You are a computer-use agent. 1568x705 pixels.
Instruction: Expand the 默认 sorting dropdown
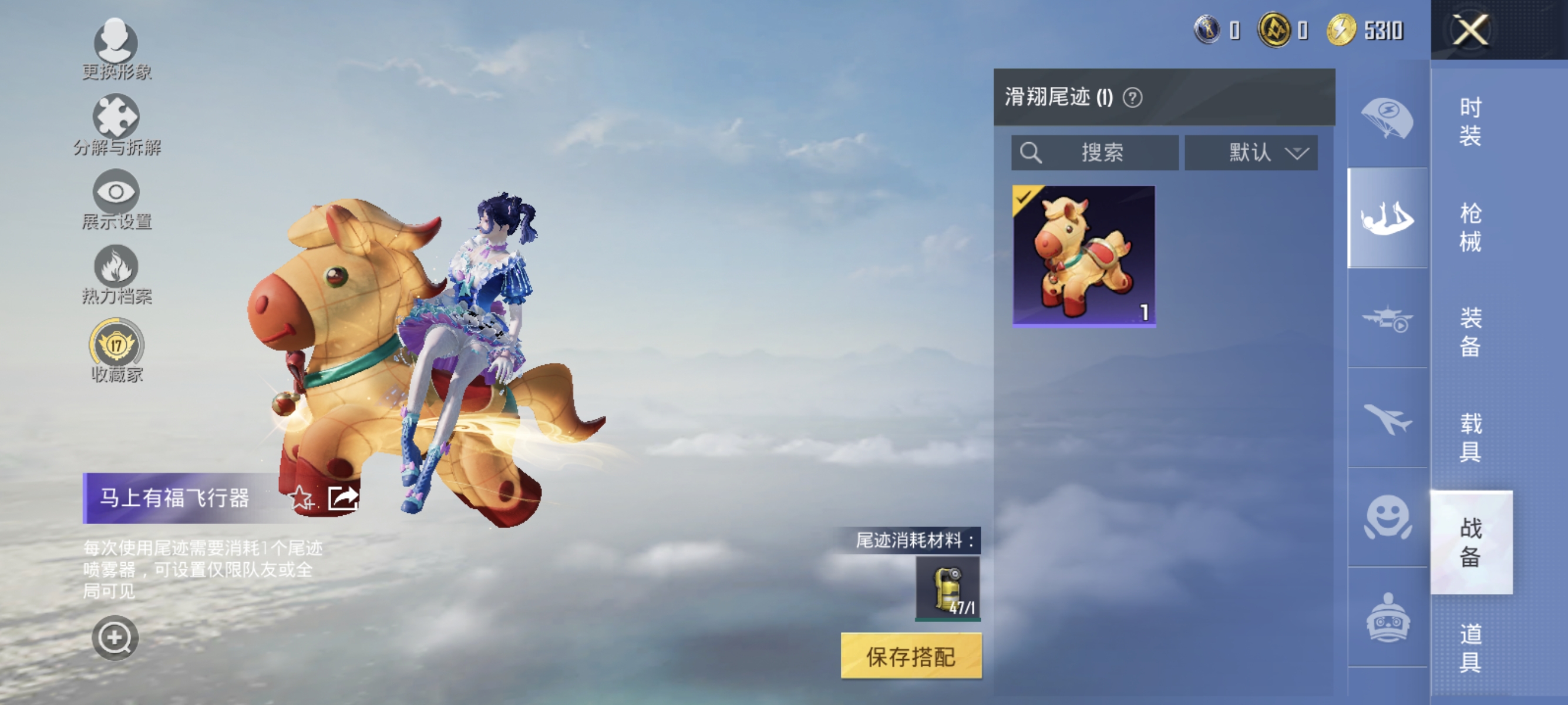tap(1251, 153)
